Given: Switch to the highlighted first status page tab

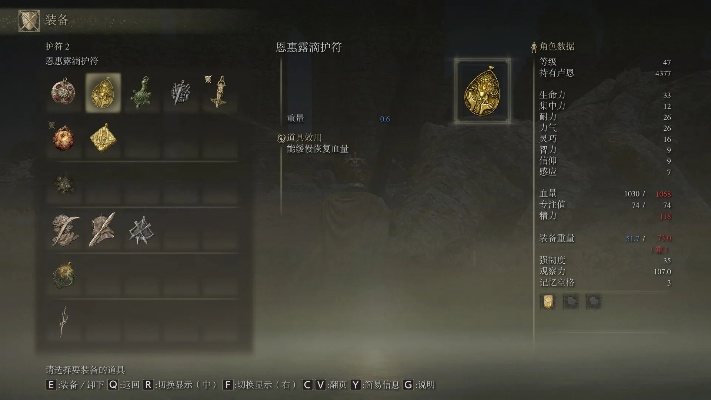Looking at the screenshot, I should (x=549, y=300).
